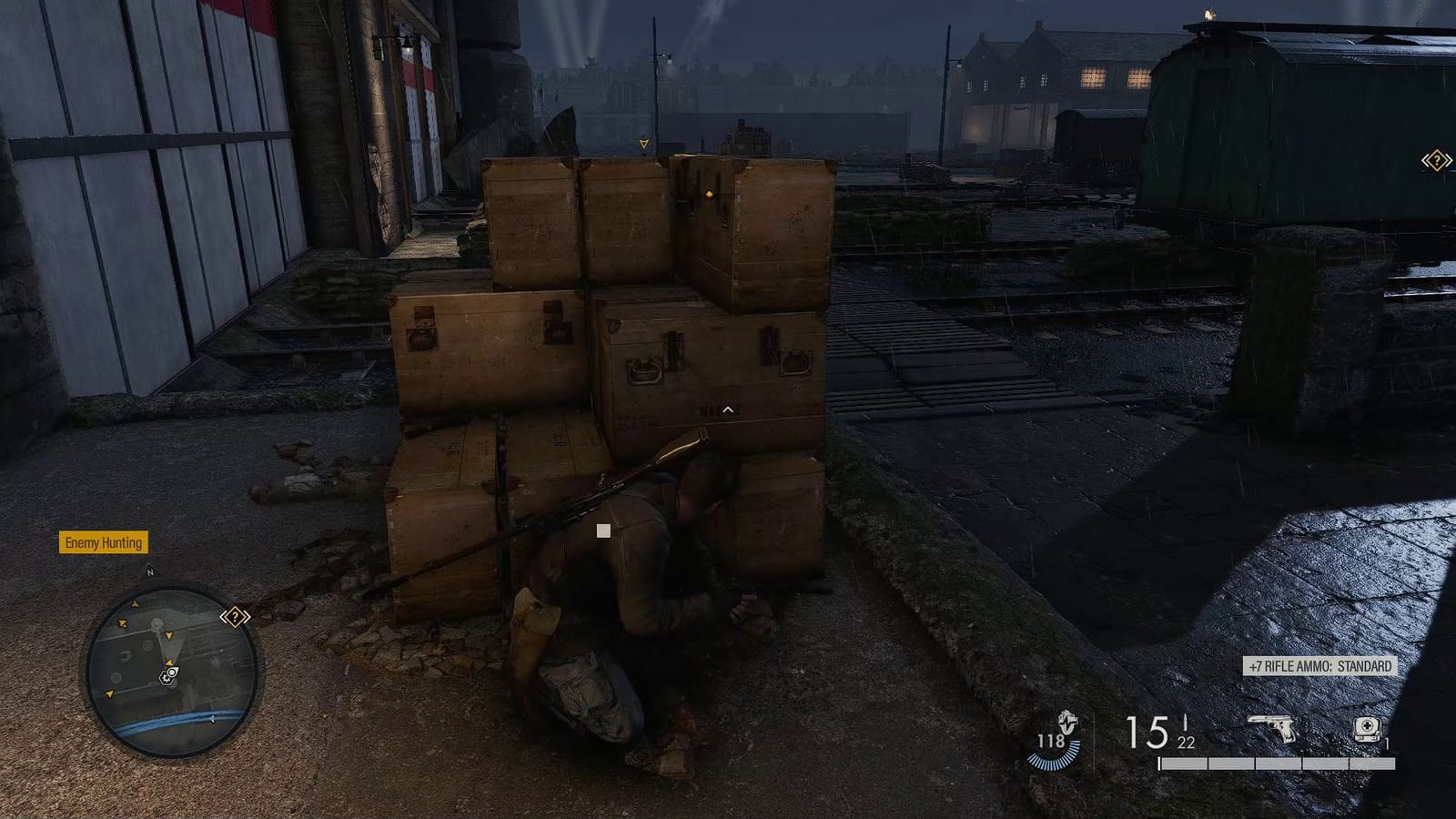This screenshot has height=819, width=1456.
Task: Click the circular minimap in the corner
Action: coord(167,667)
